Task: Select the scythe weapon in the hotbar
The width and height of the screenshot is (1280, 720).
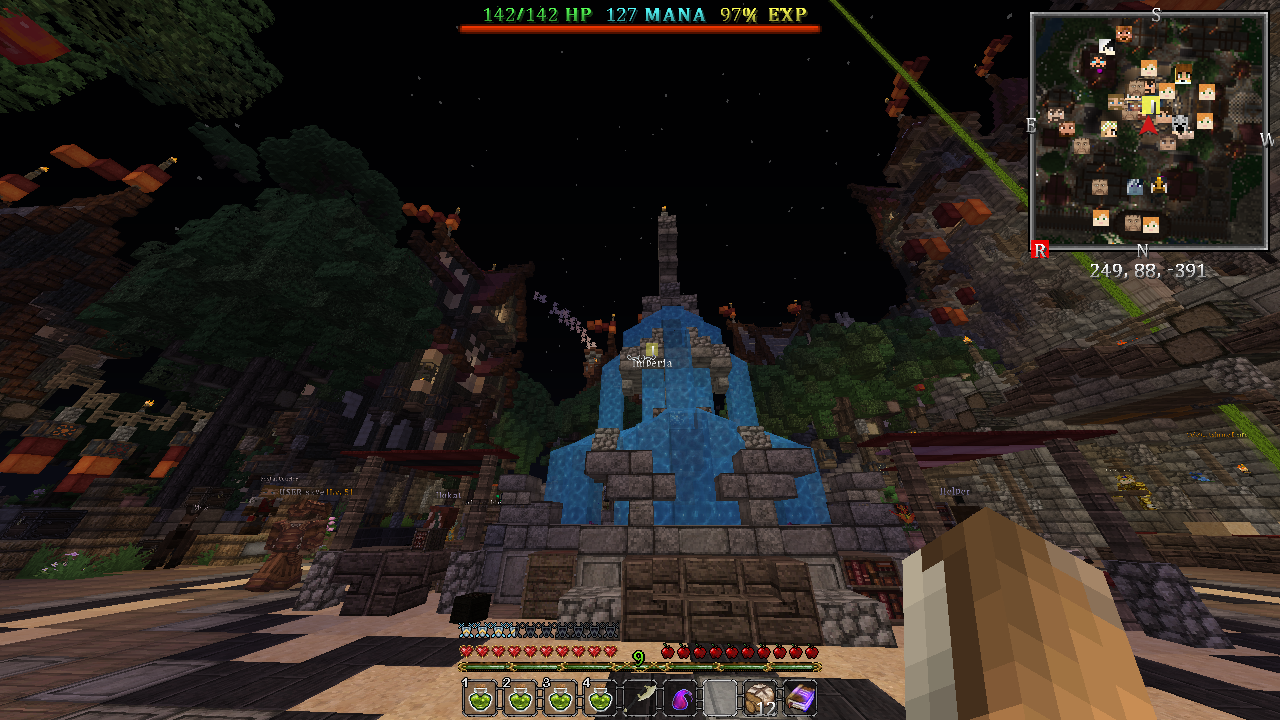Action: point(641,697)
